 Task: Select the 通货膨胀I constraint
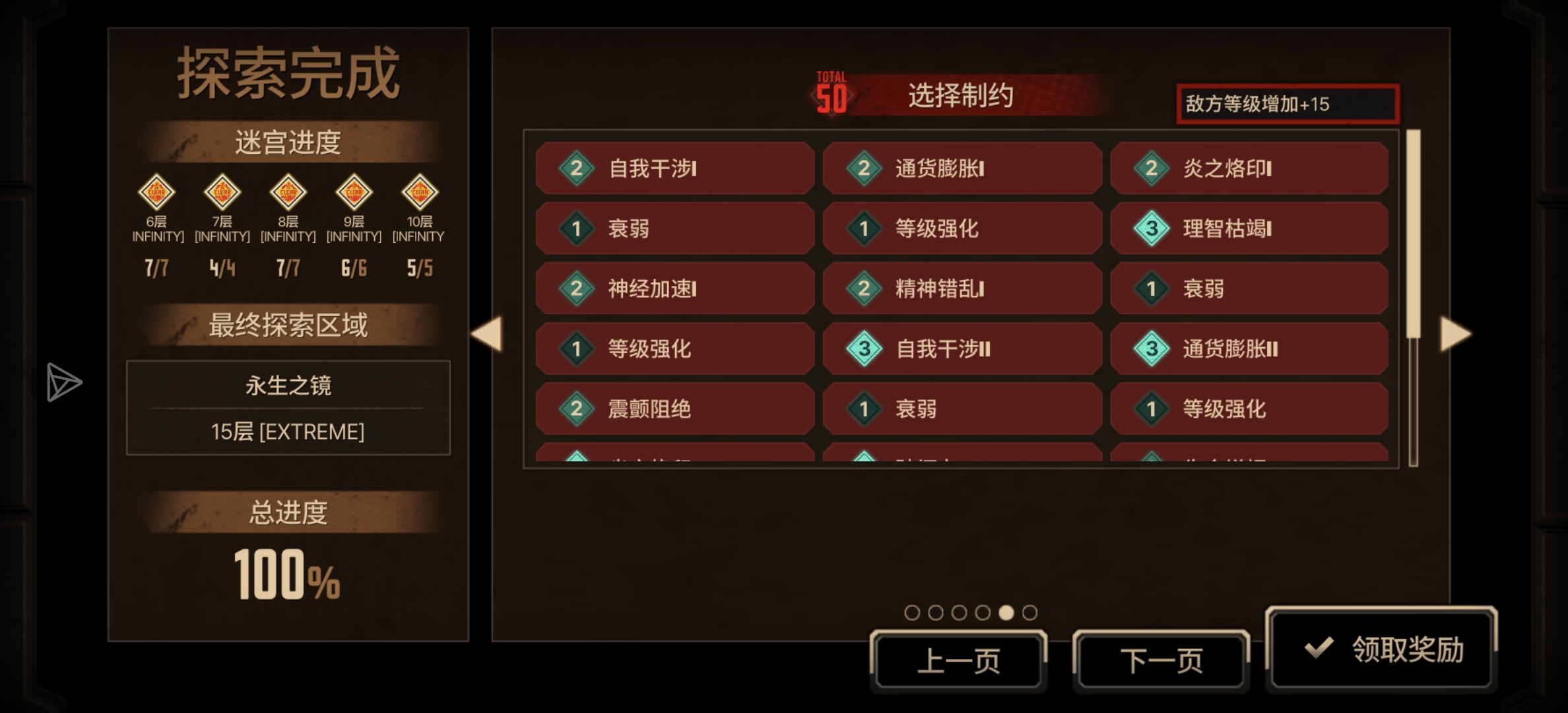point(962,169)
